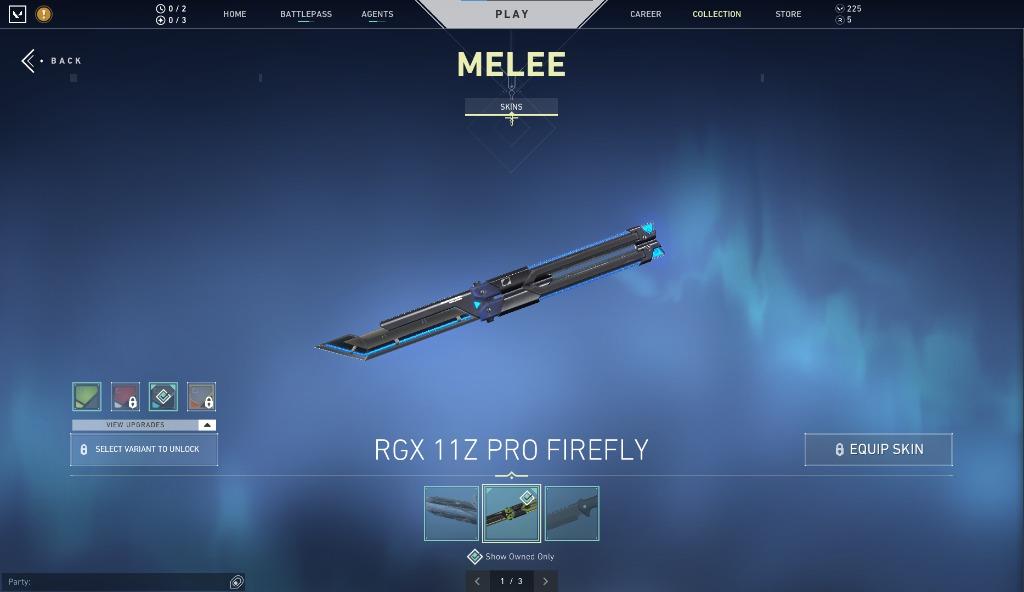Open the Home tab
Screen dimensions: 1024x592
coord(235,14)
